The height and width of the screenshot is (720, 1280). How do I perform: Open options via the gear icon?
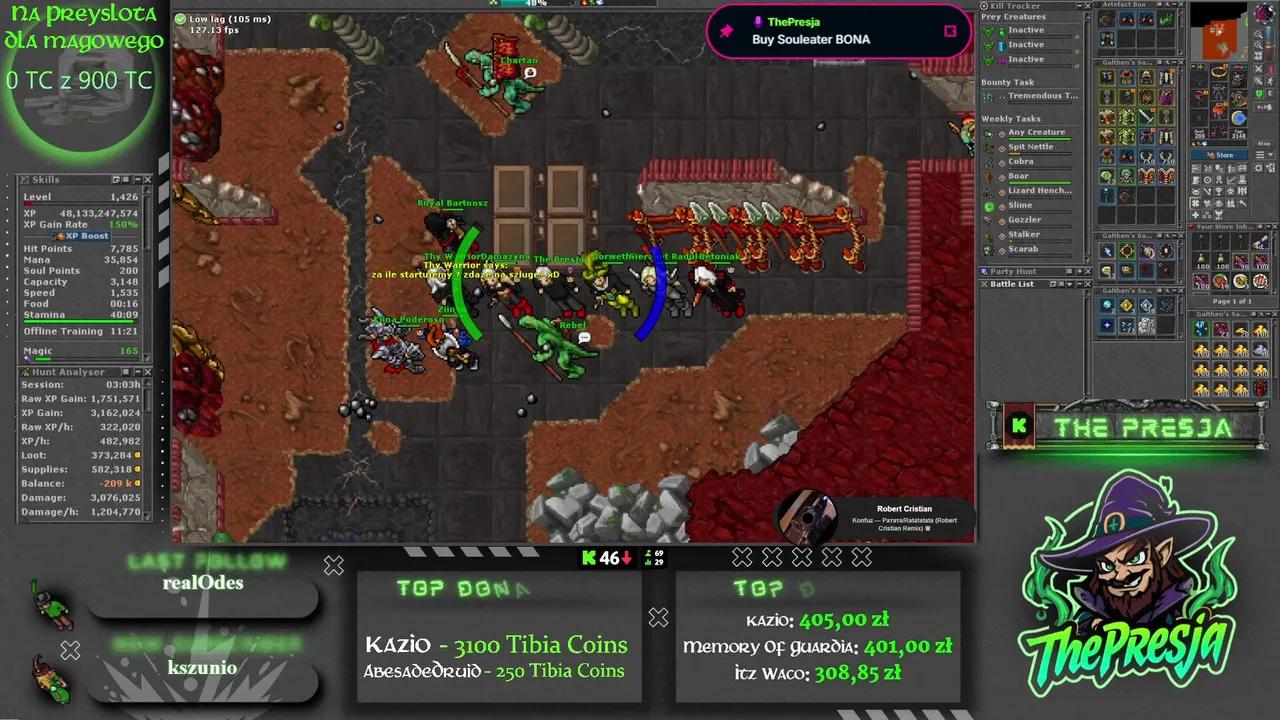click(1259, 168)
